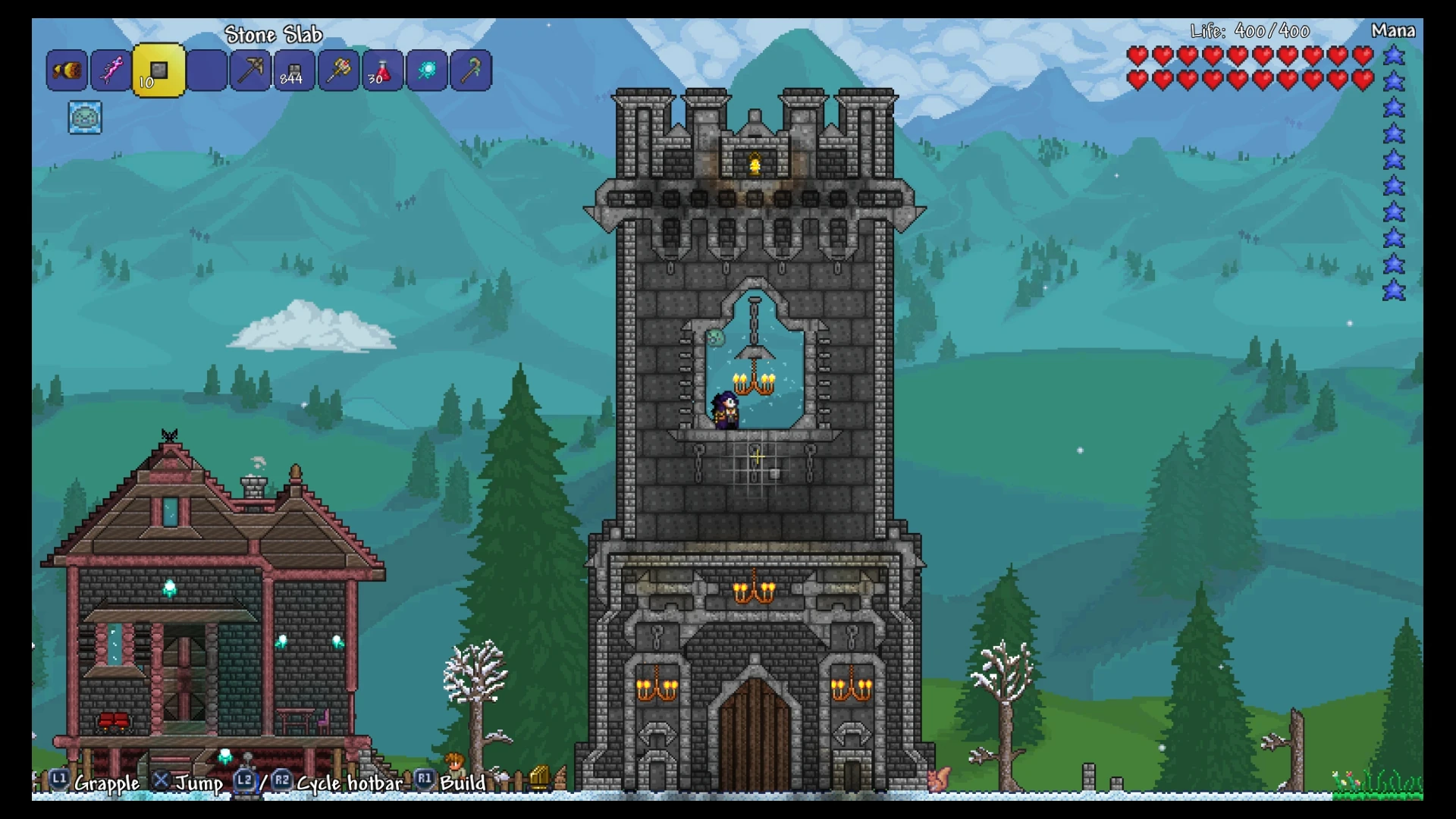The width and height of the screenshot is (1456, 819).
Task: Select the stone block stack showing 844
Action: [x=293, y=72]
